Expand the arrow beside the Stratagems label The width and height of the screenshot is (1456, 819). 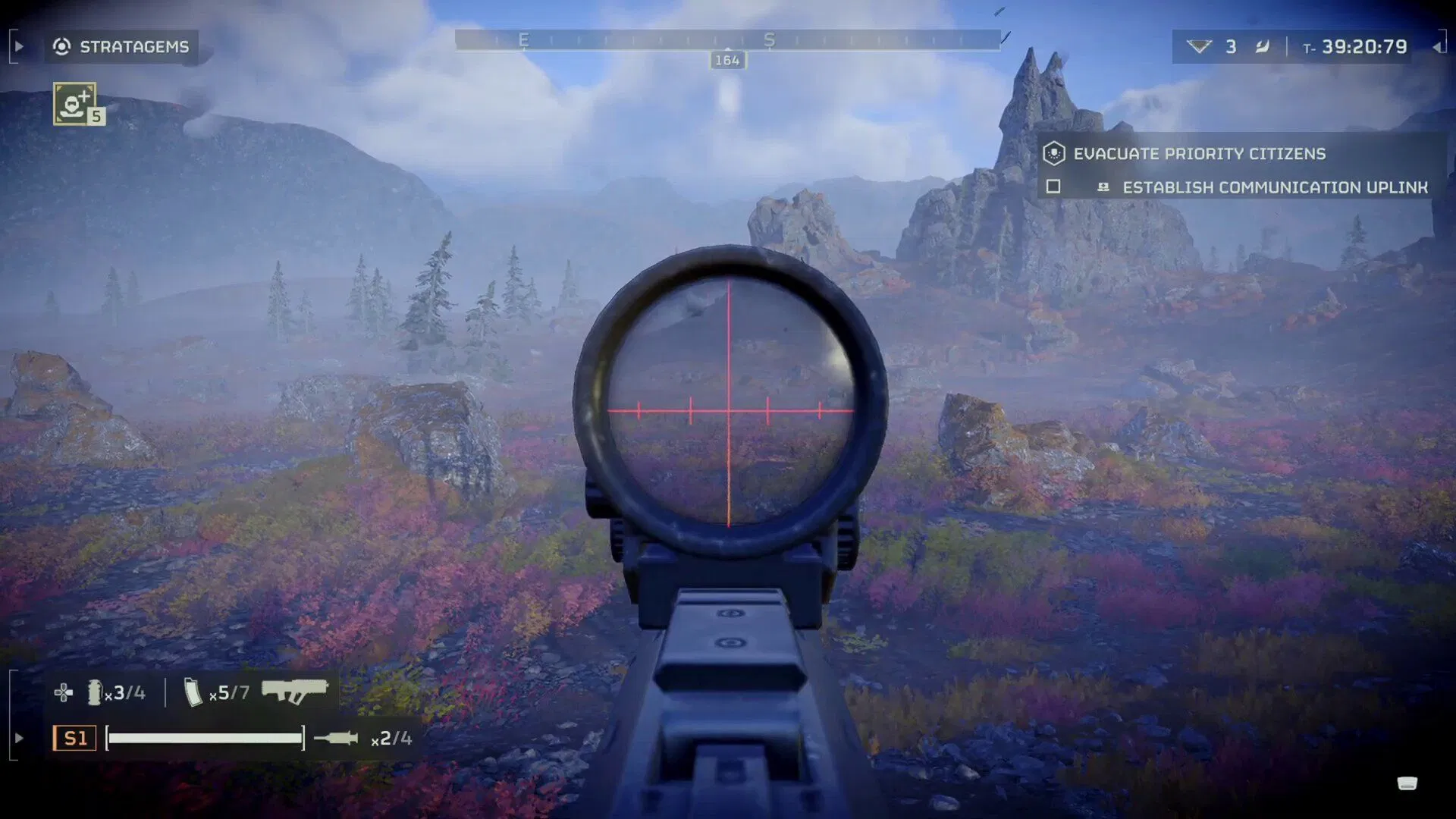coord(20,47)
